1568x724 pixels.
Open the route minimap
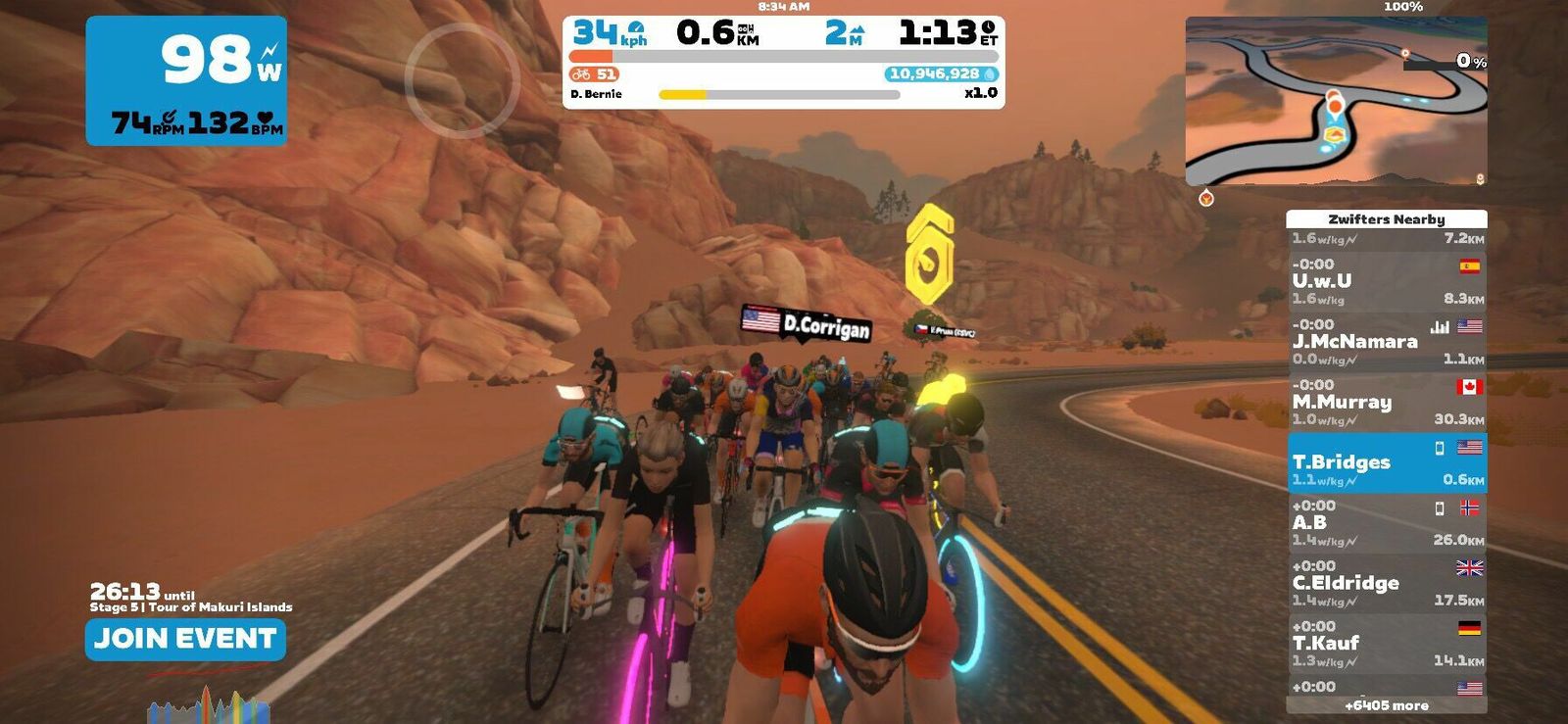point(1336,101)
